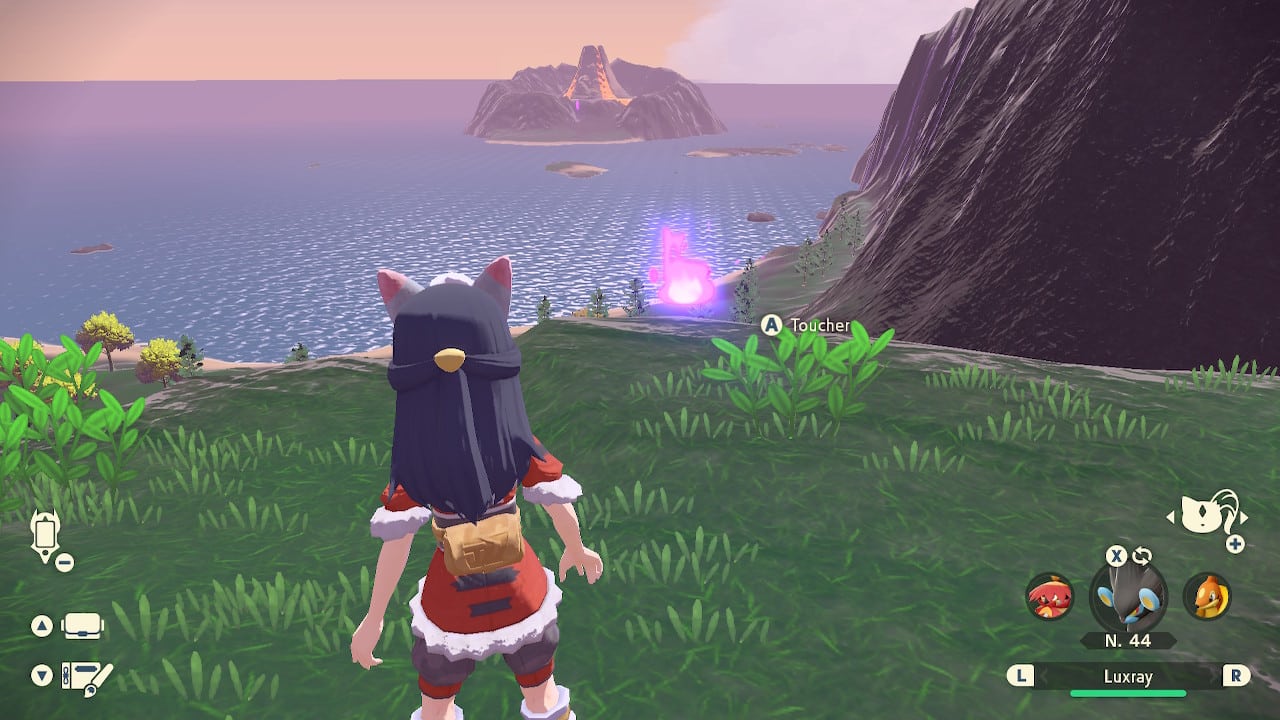Open the Pokédex notebook and brush icon
The height and width of the screenshot is (720, 1280).
pos(86,677)
